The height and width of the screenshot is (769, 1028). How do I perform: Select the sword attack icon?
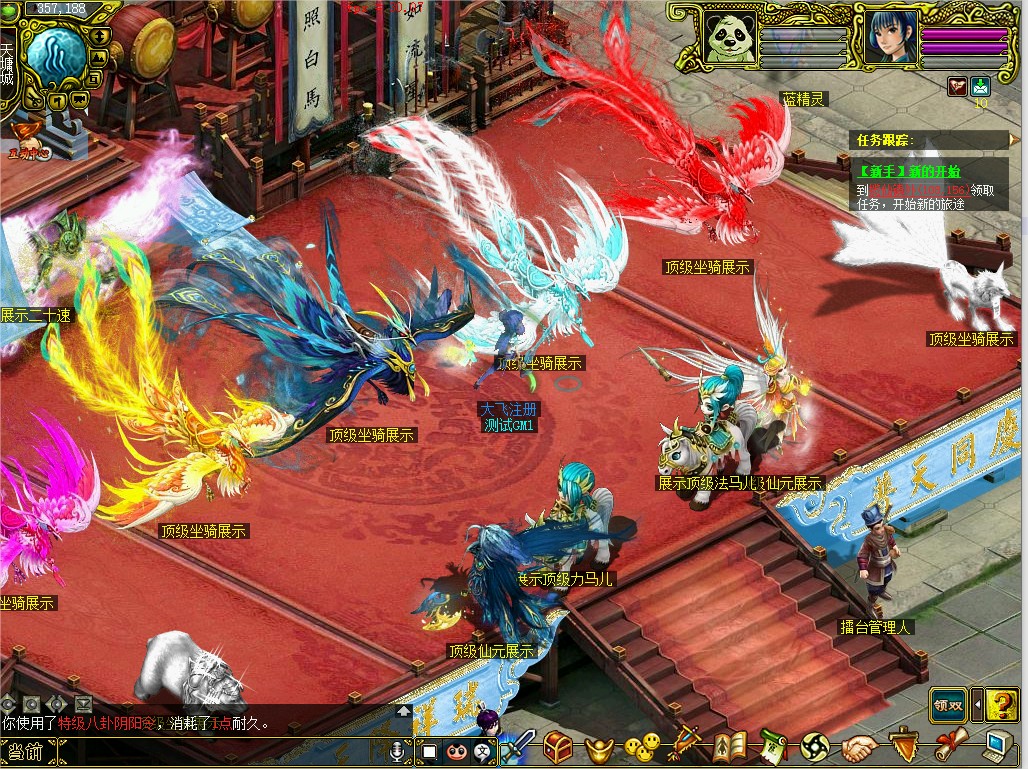[517, 746]
